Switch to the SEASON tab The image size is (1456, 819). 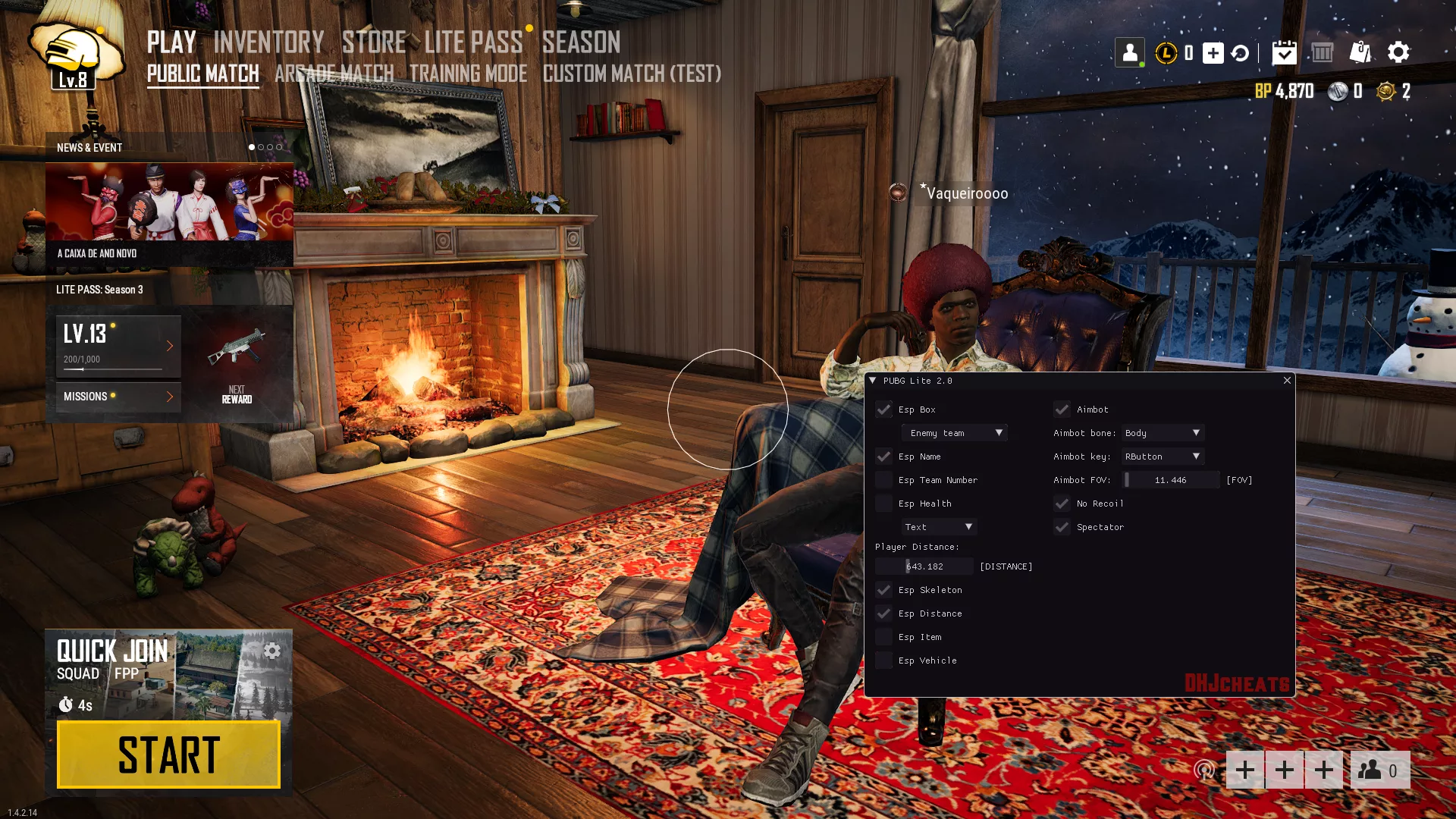581,42
